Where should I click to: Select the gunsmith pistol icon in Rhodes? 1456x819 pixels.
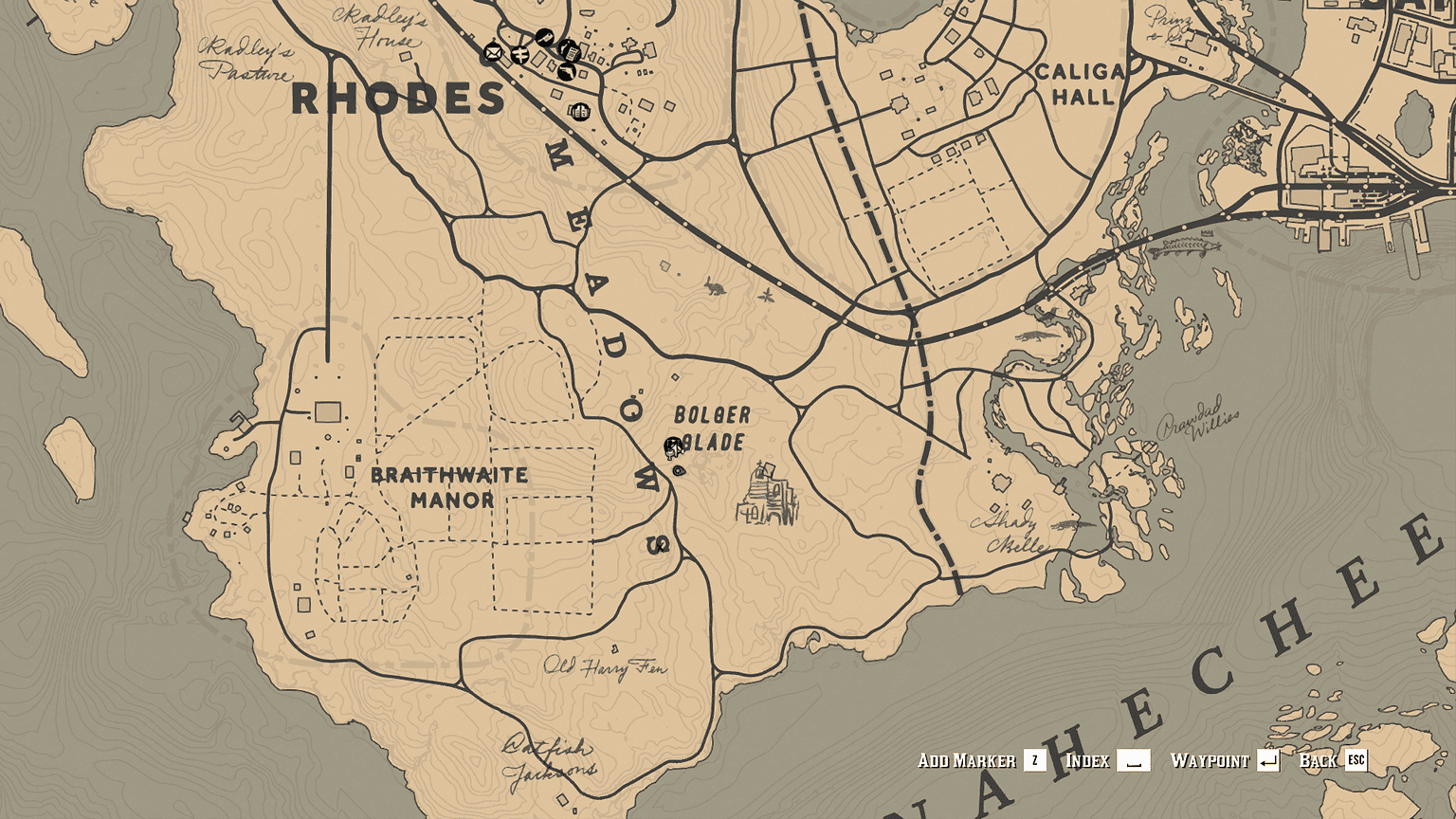(x=566, y=71)
